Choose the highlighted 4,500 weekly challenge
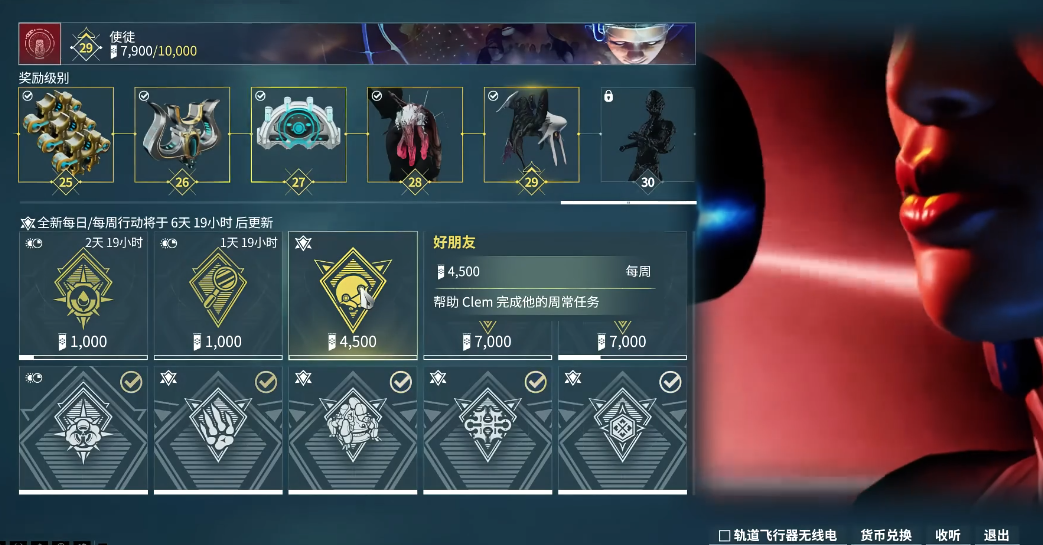 [353, 295]
